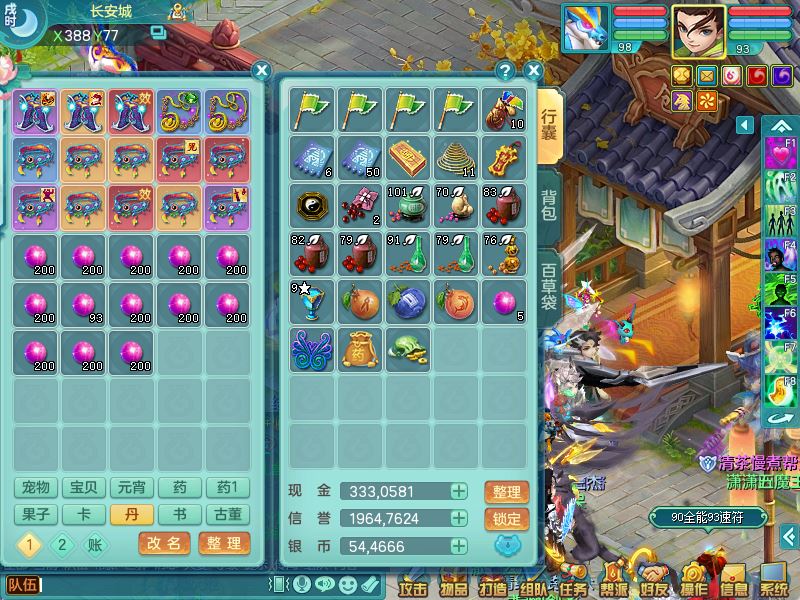Click 整理 in the storage panel
This screenshot has height=600, width=800.
(224, 544)
